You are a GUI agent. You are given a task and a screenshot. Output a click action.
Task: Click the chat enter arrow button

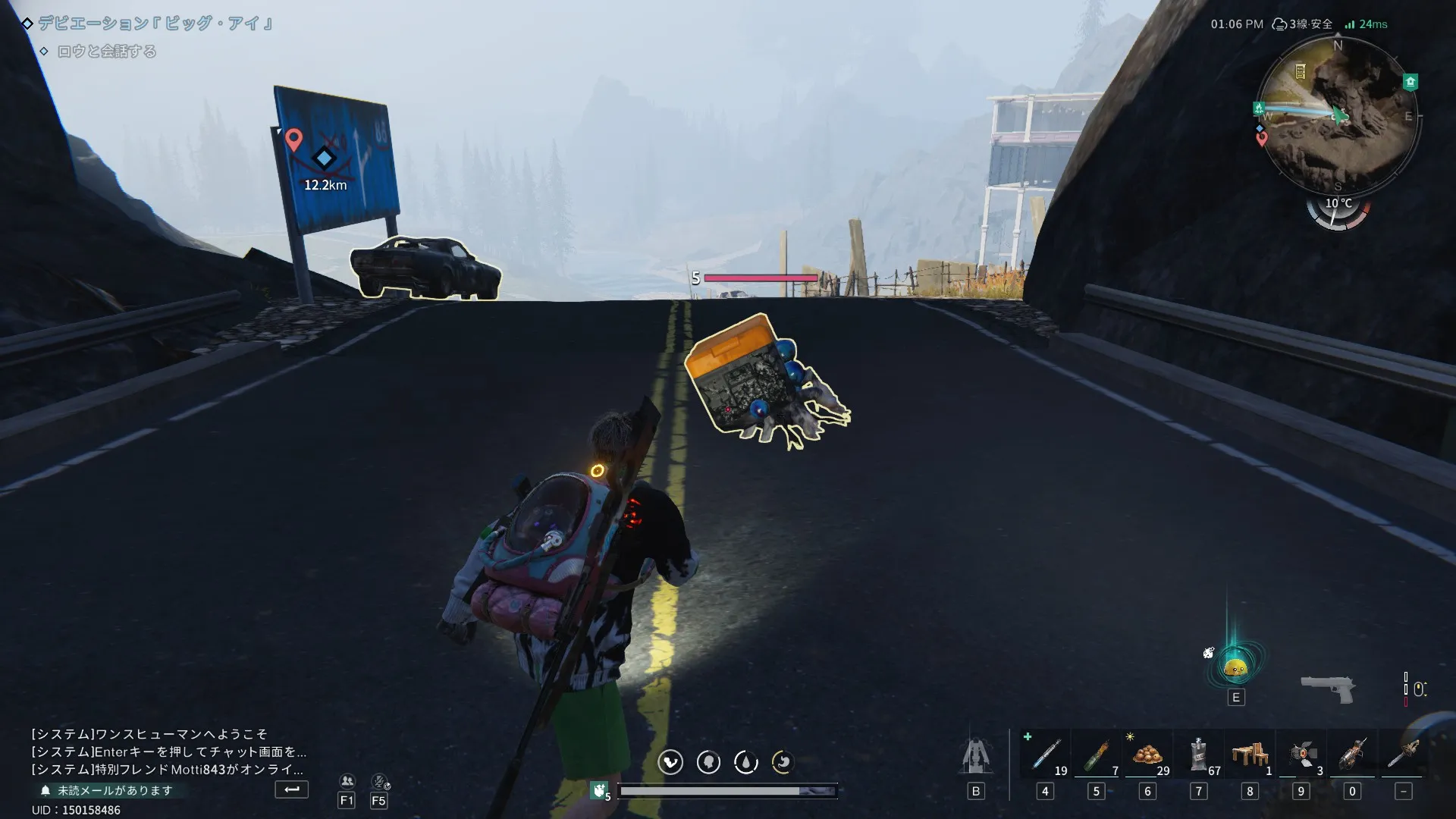point(291,789)
